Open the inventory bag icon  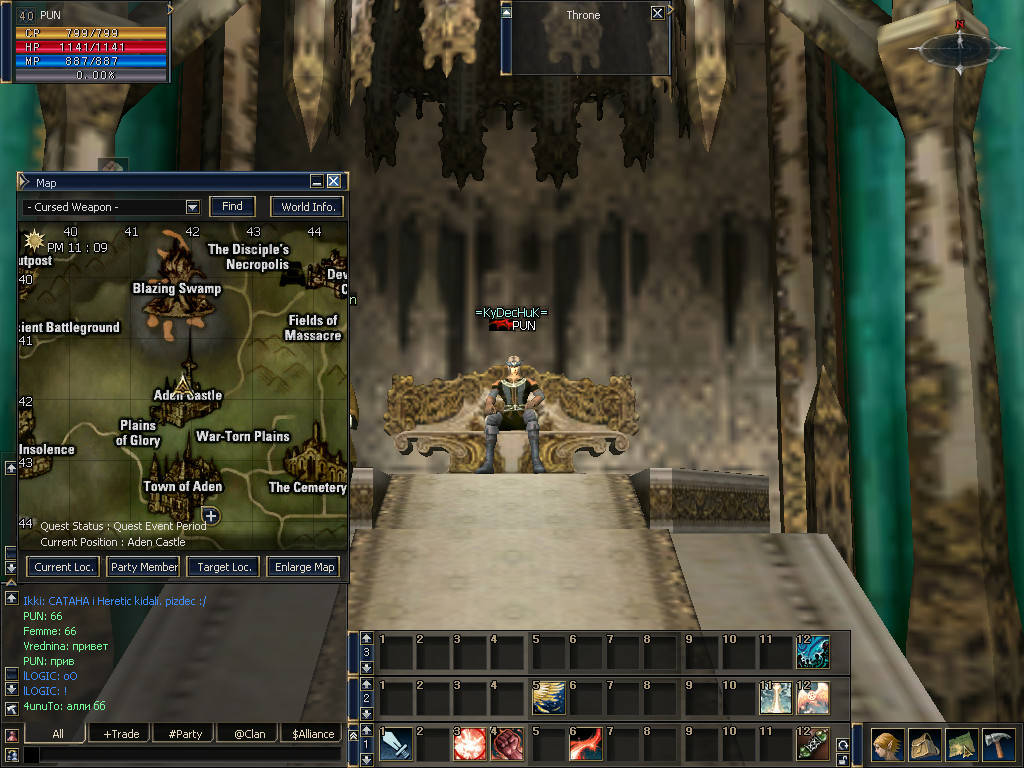pos(924,745)
